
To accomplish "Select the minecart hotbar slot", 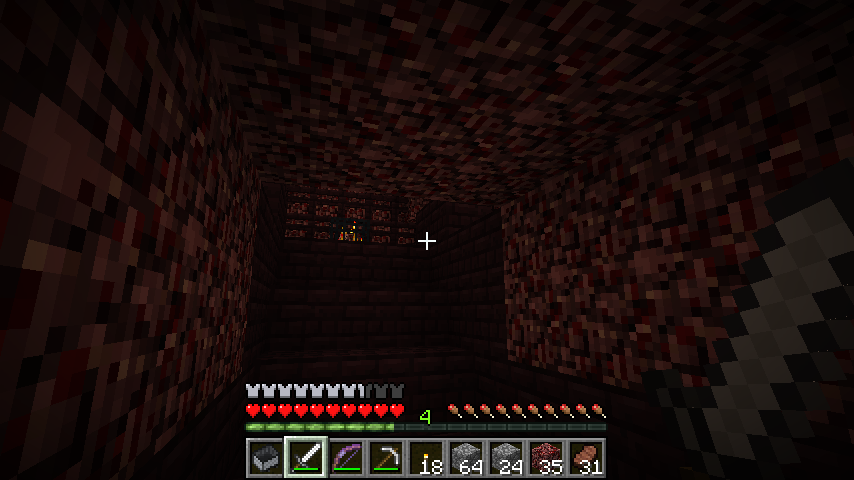I will pos(265,458).
